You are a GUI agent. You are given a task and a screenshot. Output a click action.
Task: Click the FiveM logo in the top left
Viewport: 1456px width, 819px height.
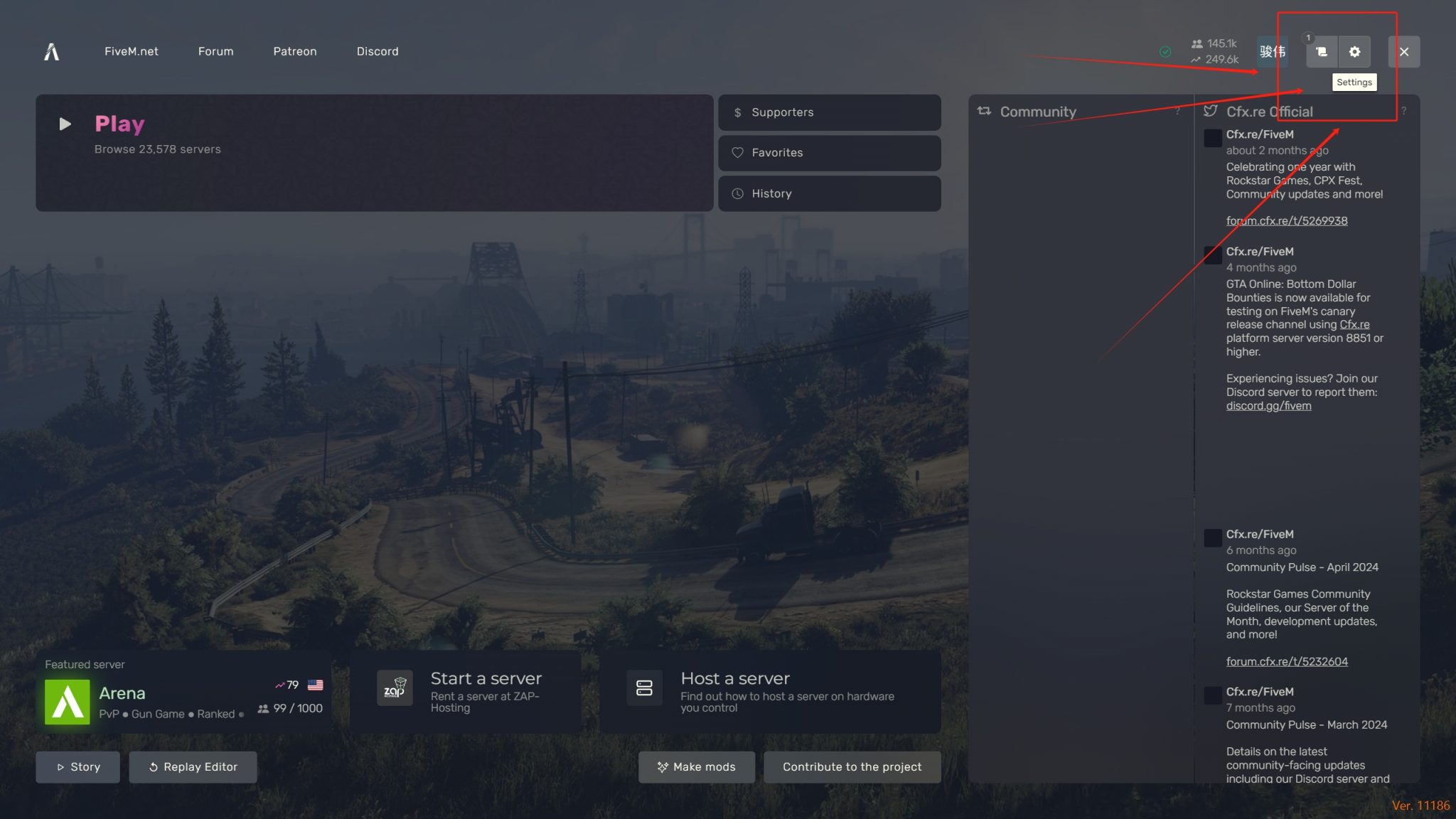tap(50, 51)
